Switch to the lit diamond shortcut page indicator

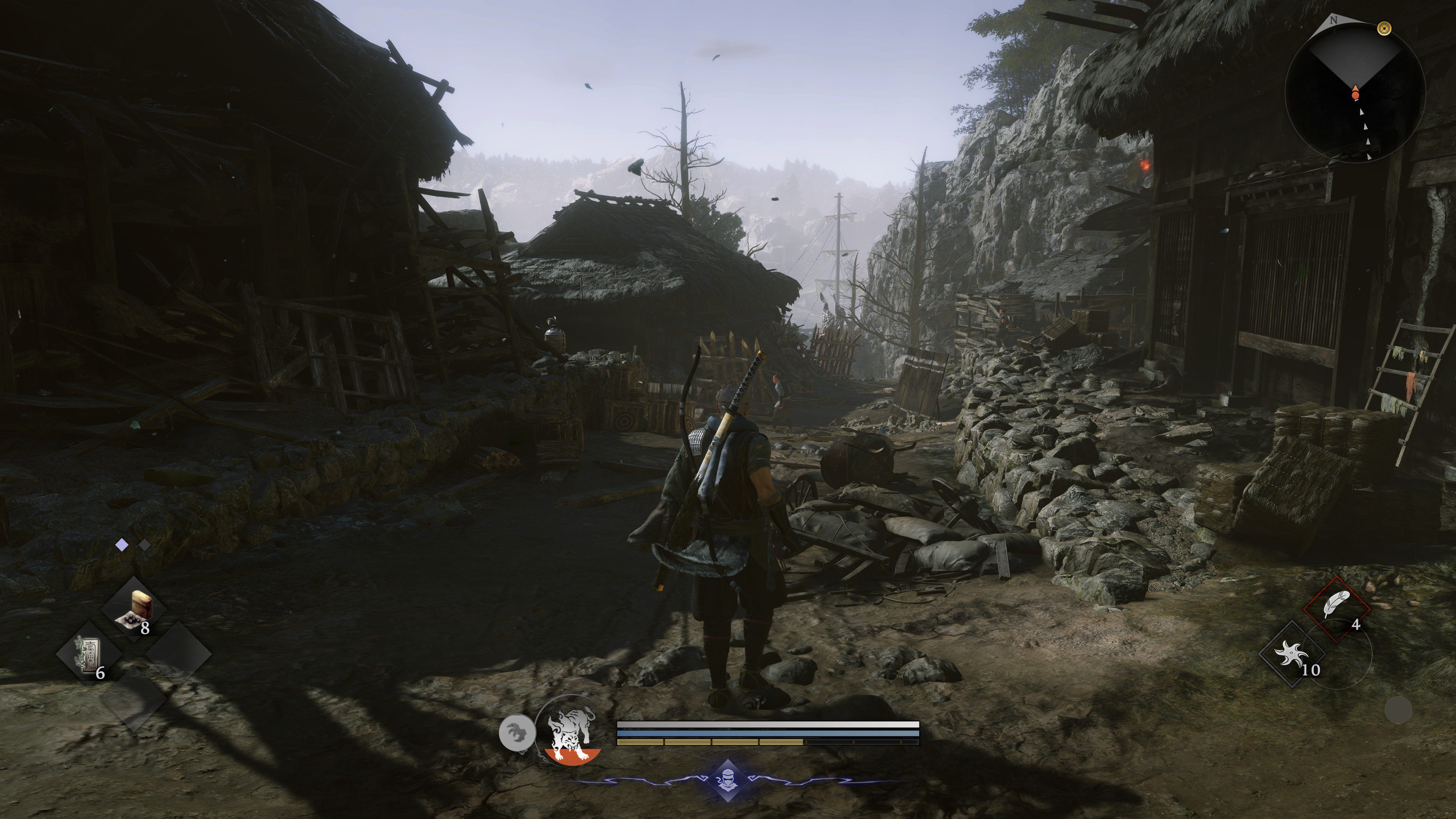(121, 545)
